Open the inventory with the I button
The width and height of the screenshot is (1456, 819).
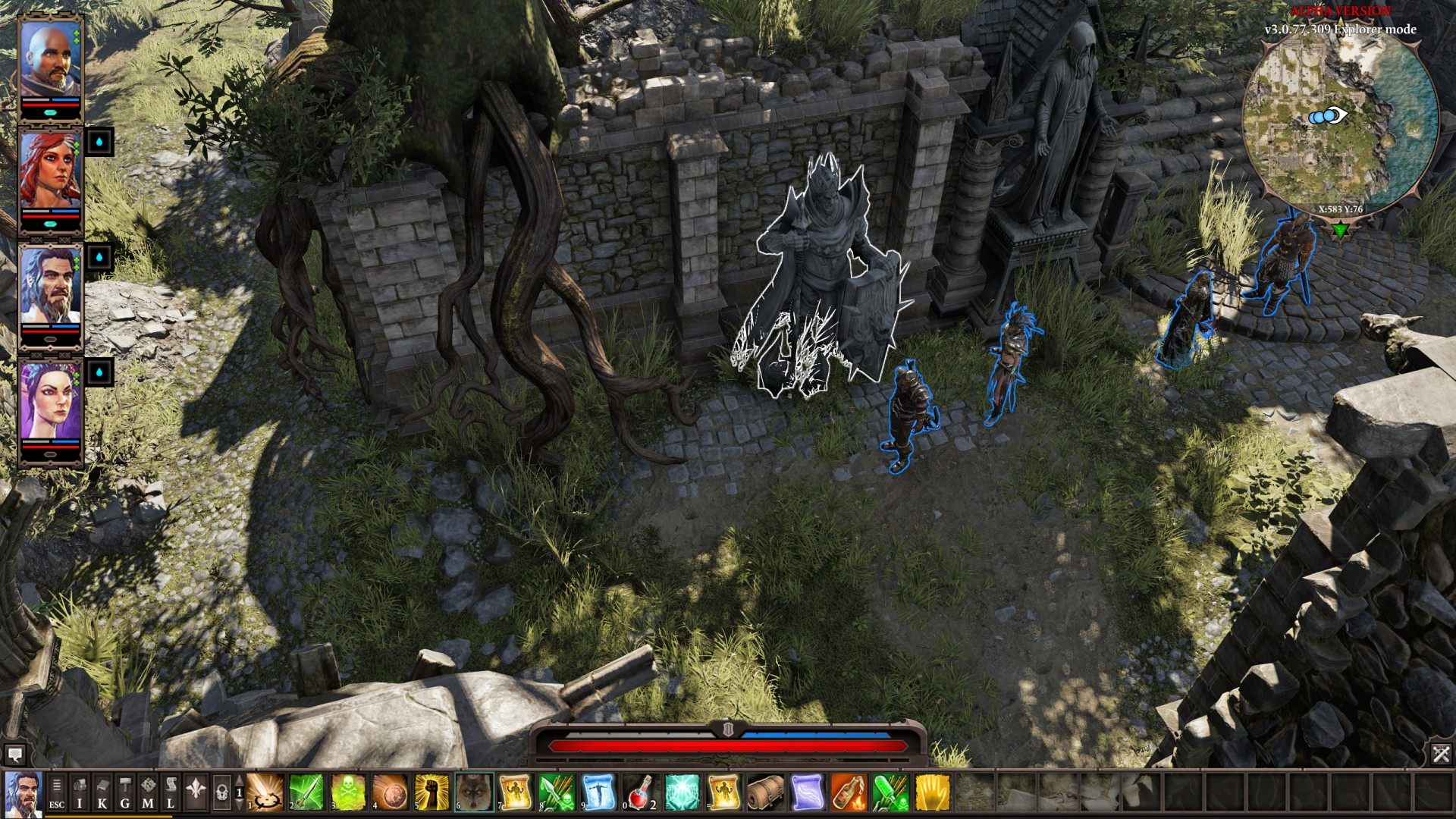80,792
